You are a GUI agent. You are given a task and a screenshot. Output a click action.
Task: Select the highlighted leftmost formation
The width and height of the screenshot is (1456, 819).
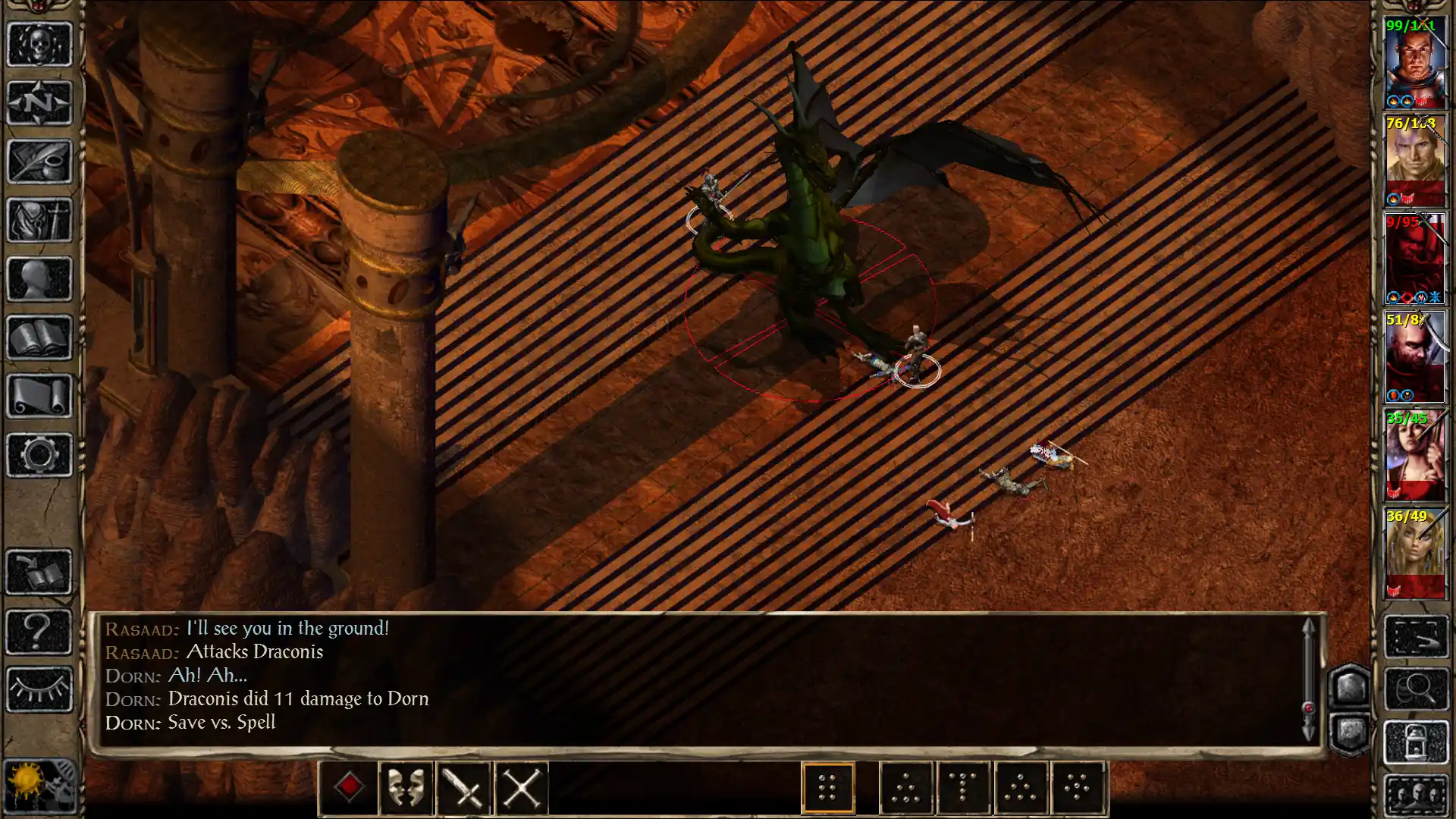coord(827,787)
